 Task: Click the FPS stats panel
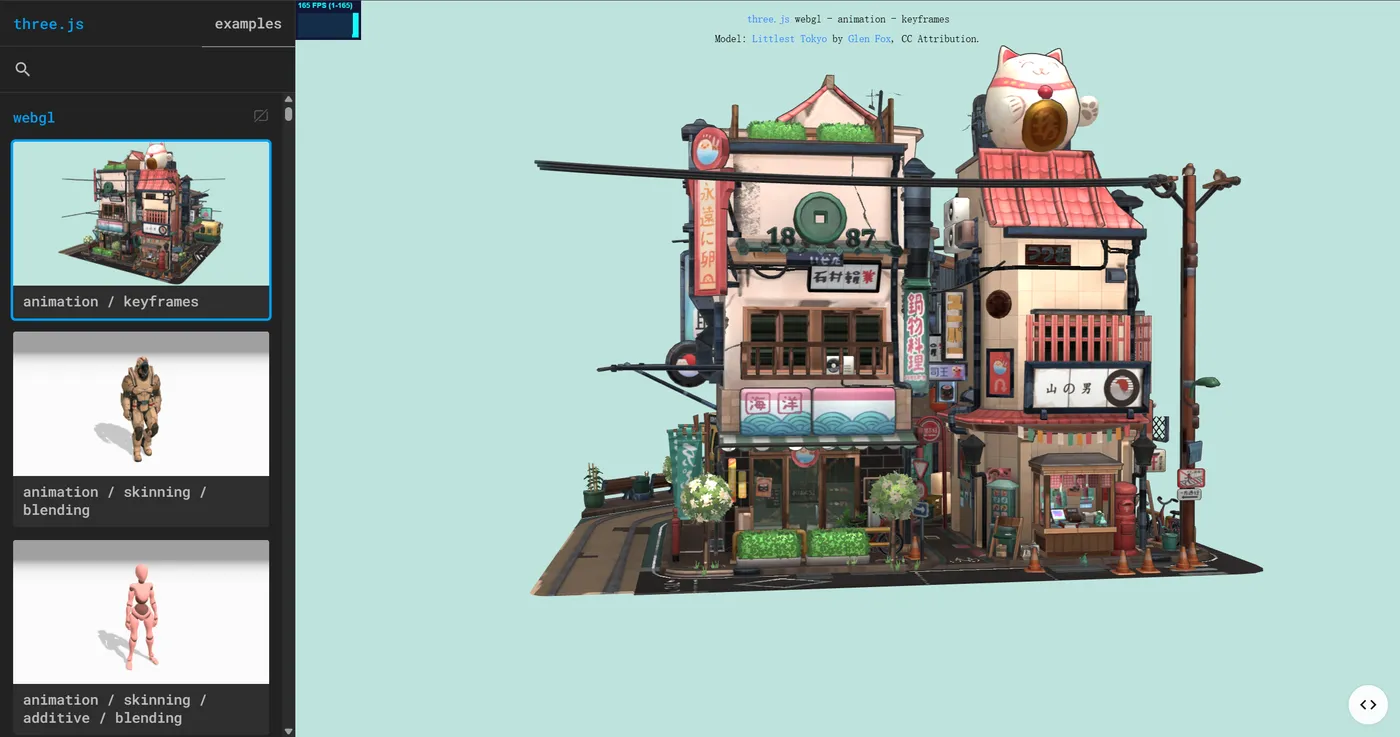coord(328,20)
